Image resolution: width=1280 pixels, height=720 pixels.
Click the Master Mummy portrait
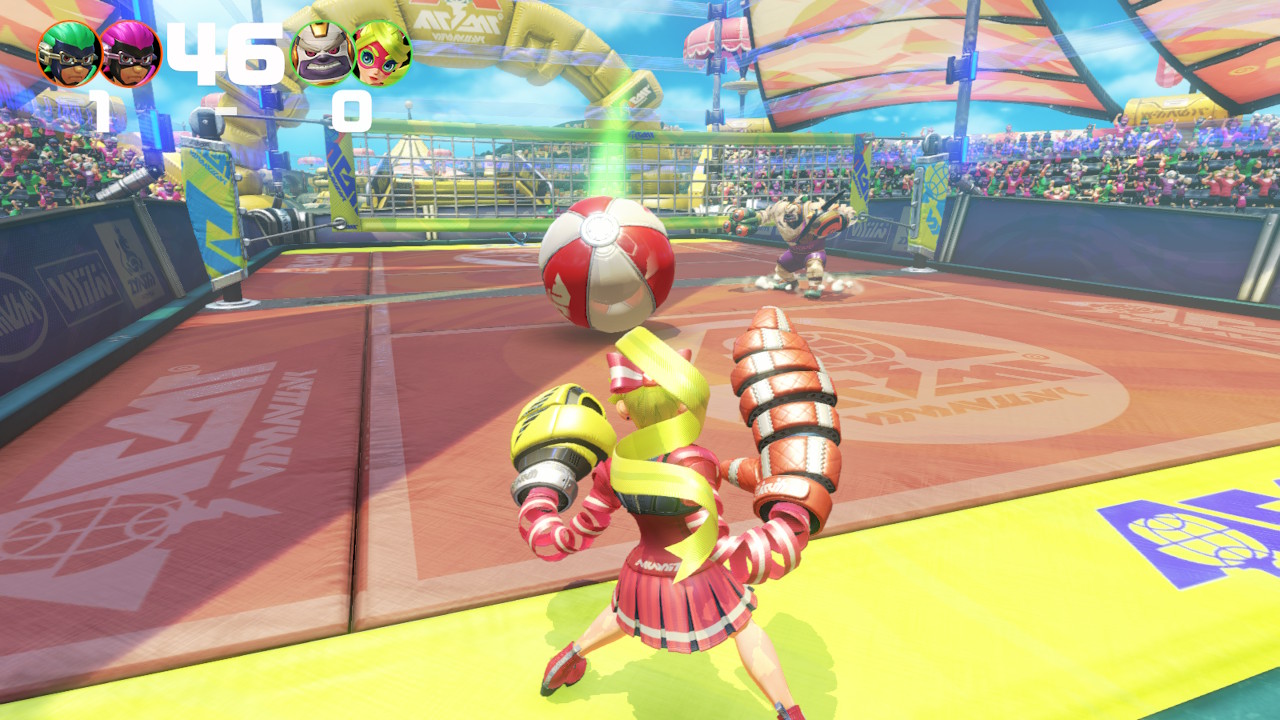[x=321, y=54]
